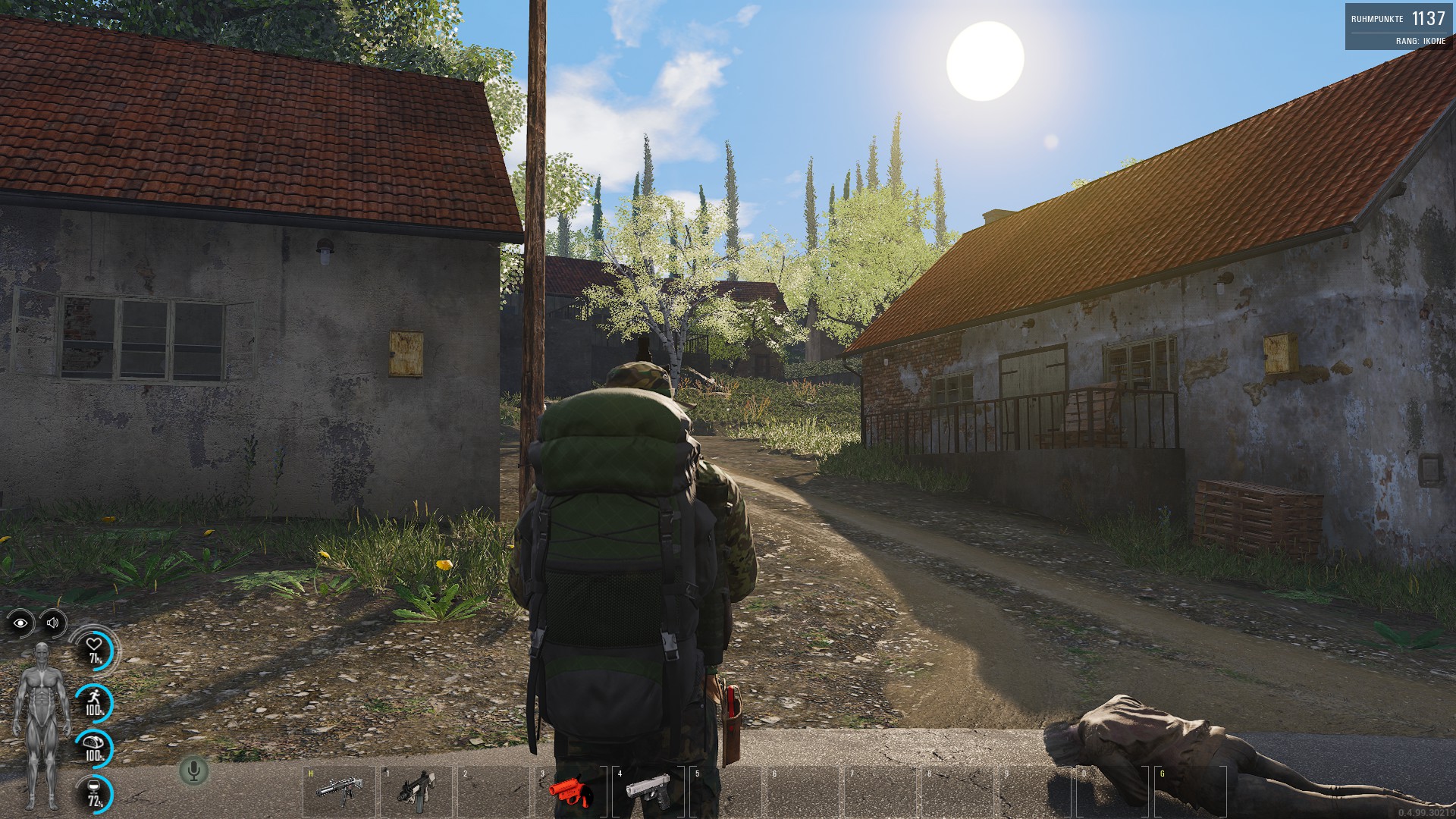Select the machine gun in slot H

(x=339, y=791)
